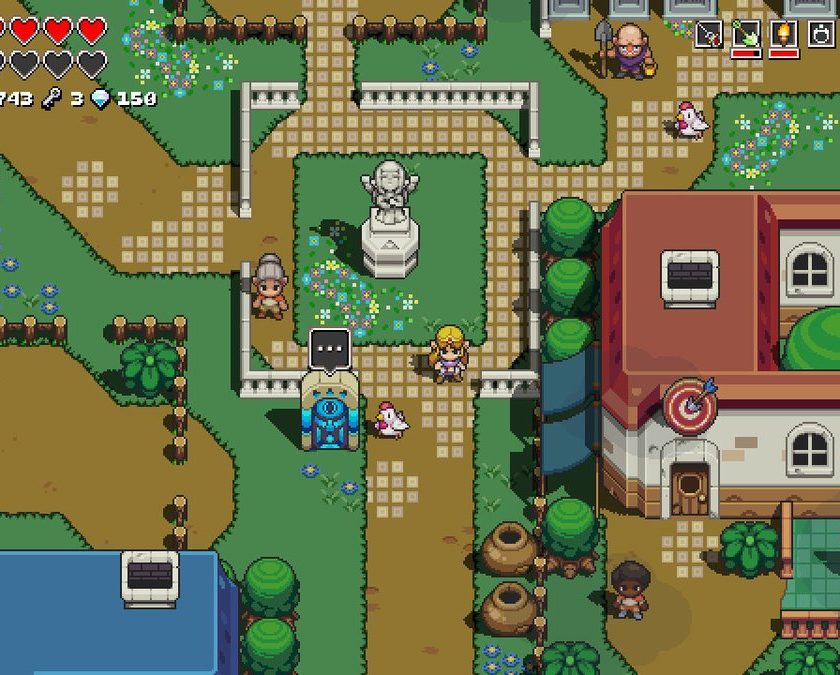Viewport: 840px width, 675px height.
Task: Select the sword weapon slot
Action: click(x=709, y=34)
